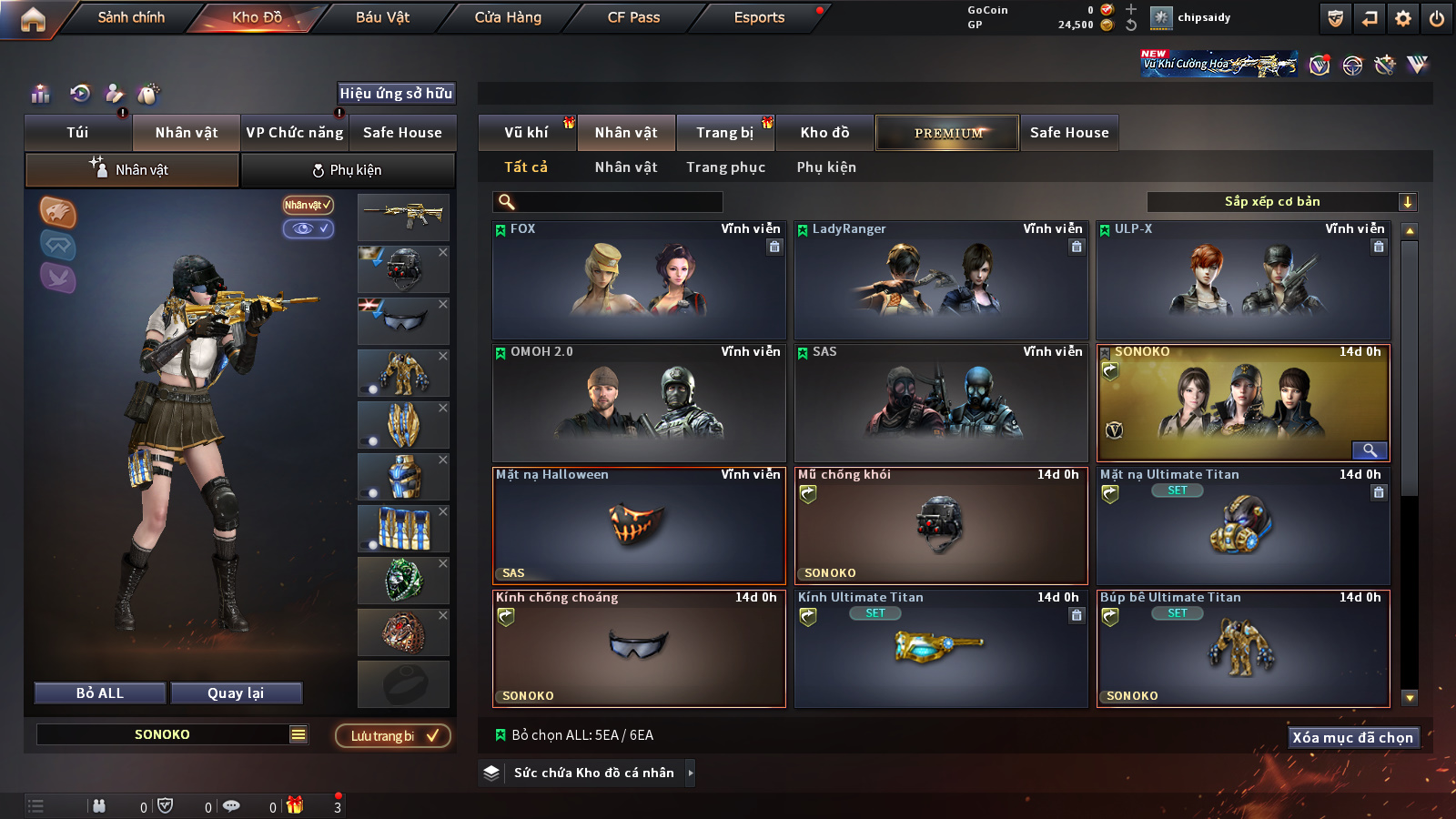This screenshot has height=819, width=1456.
Task: Pick the Búp bê Ultimate Titan item
Action: click(x=1243, y=649)
